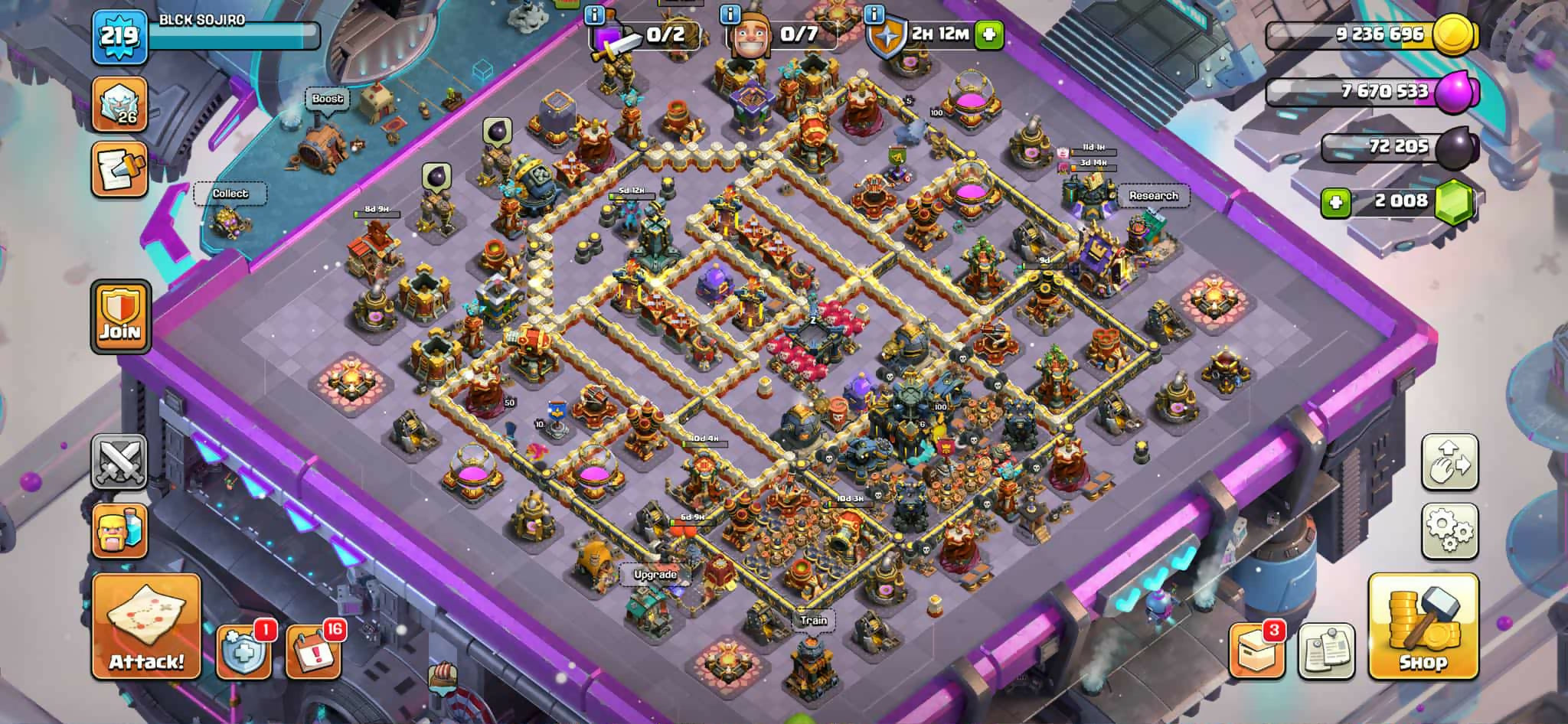Open the Shop
The width and height of the screenshot is (1568, 724).
pyautogui.click(x=1423, y=627)
